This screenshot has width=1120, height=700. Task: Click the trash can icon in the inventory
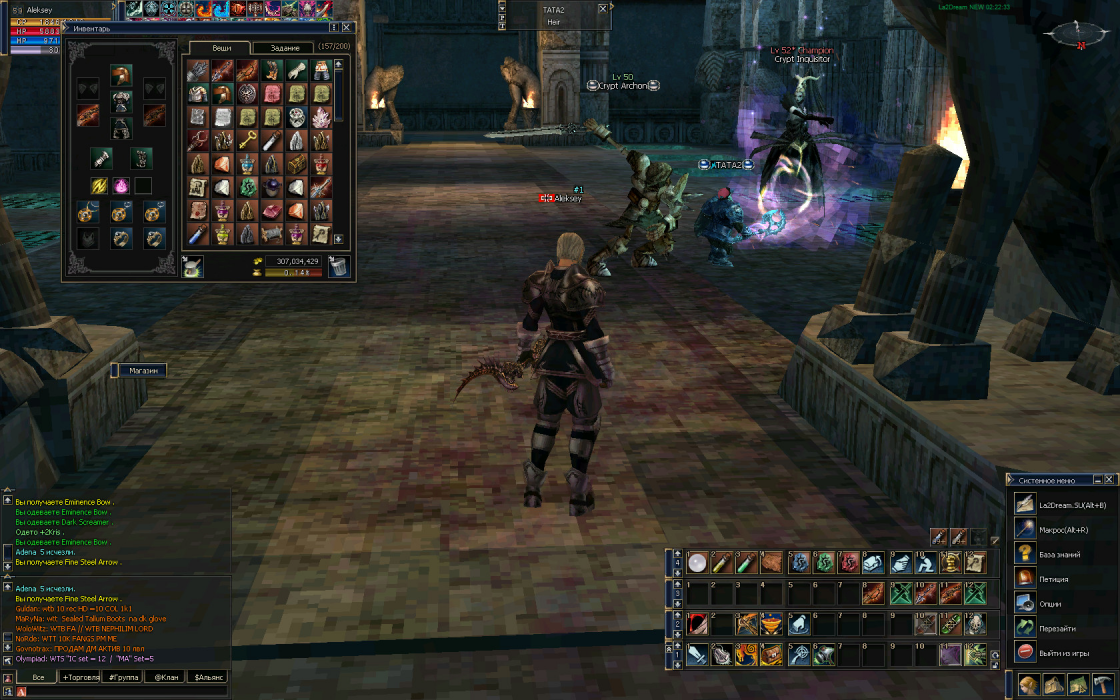(339, 267)
